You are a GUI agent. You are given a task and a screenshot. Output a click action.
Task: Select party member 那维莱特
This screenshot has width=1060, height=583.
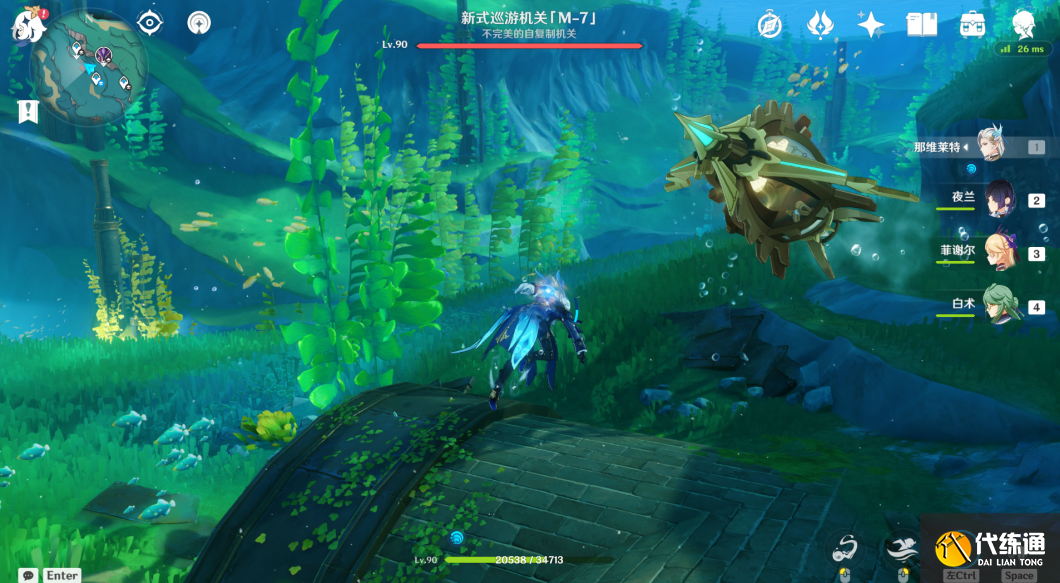[990, 147]
